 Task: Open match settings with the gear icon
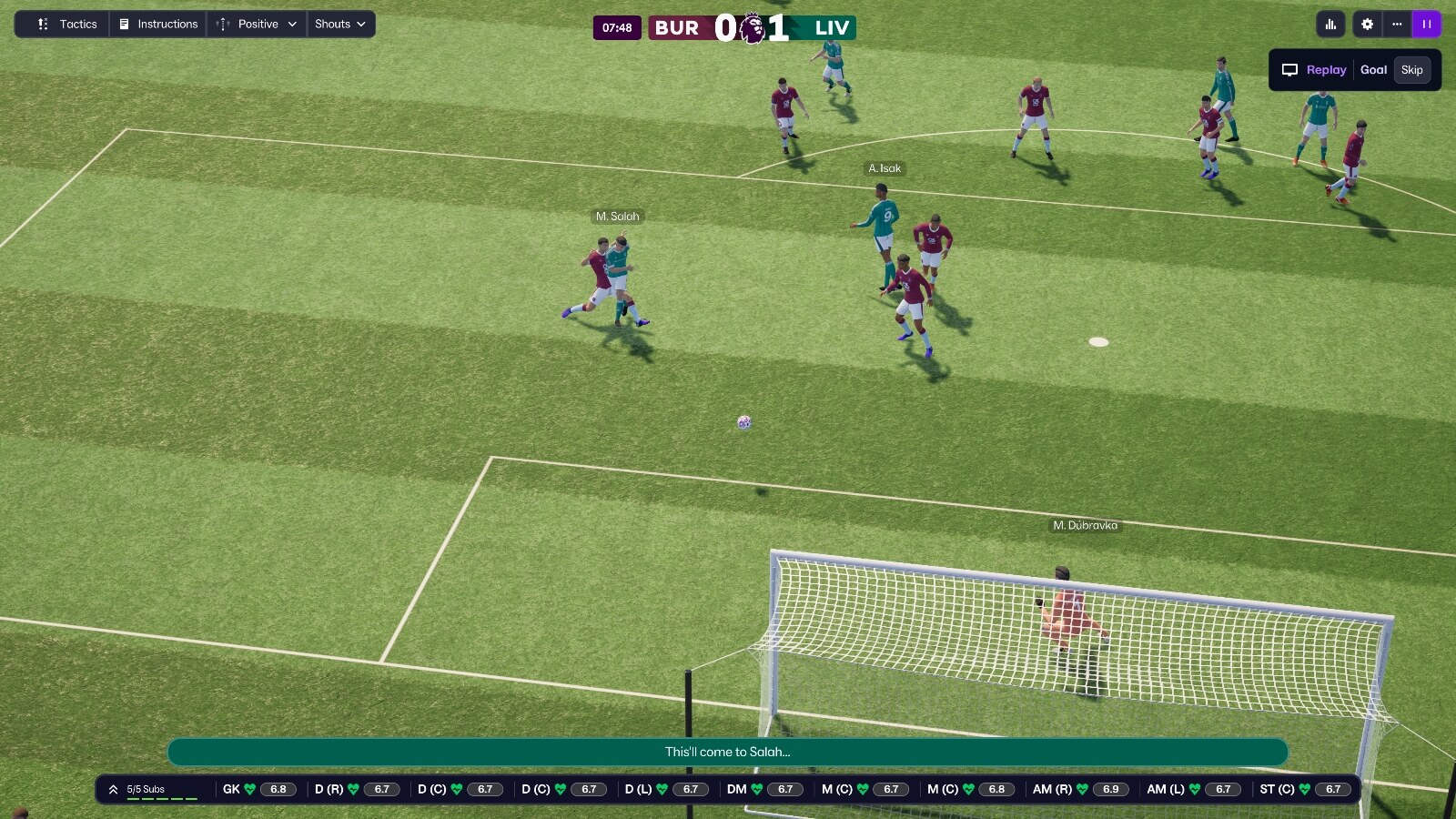point(1367,24)
